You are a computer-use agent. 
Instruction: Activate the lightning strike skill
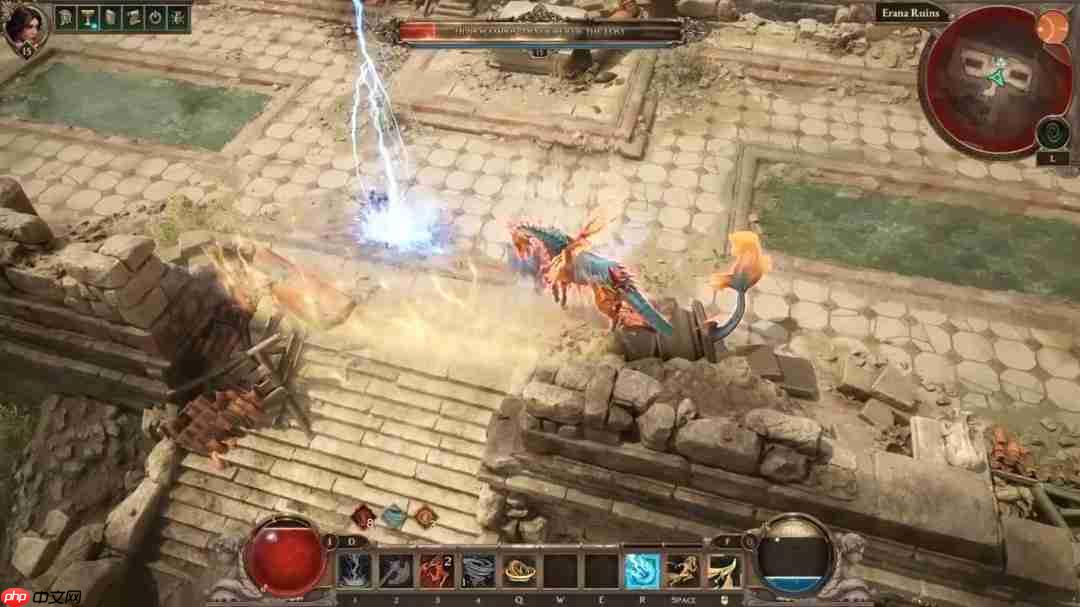pyautogui.click(x=354, y=570)
